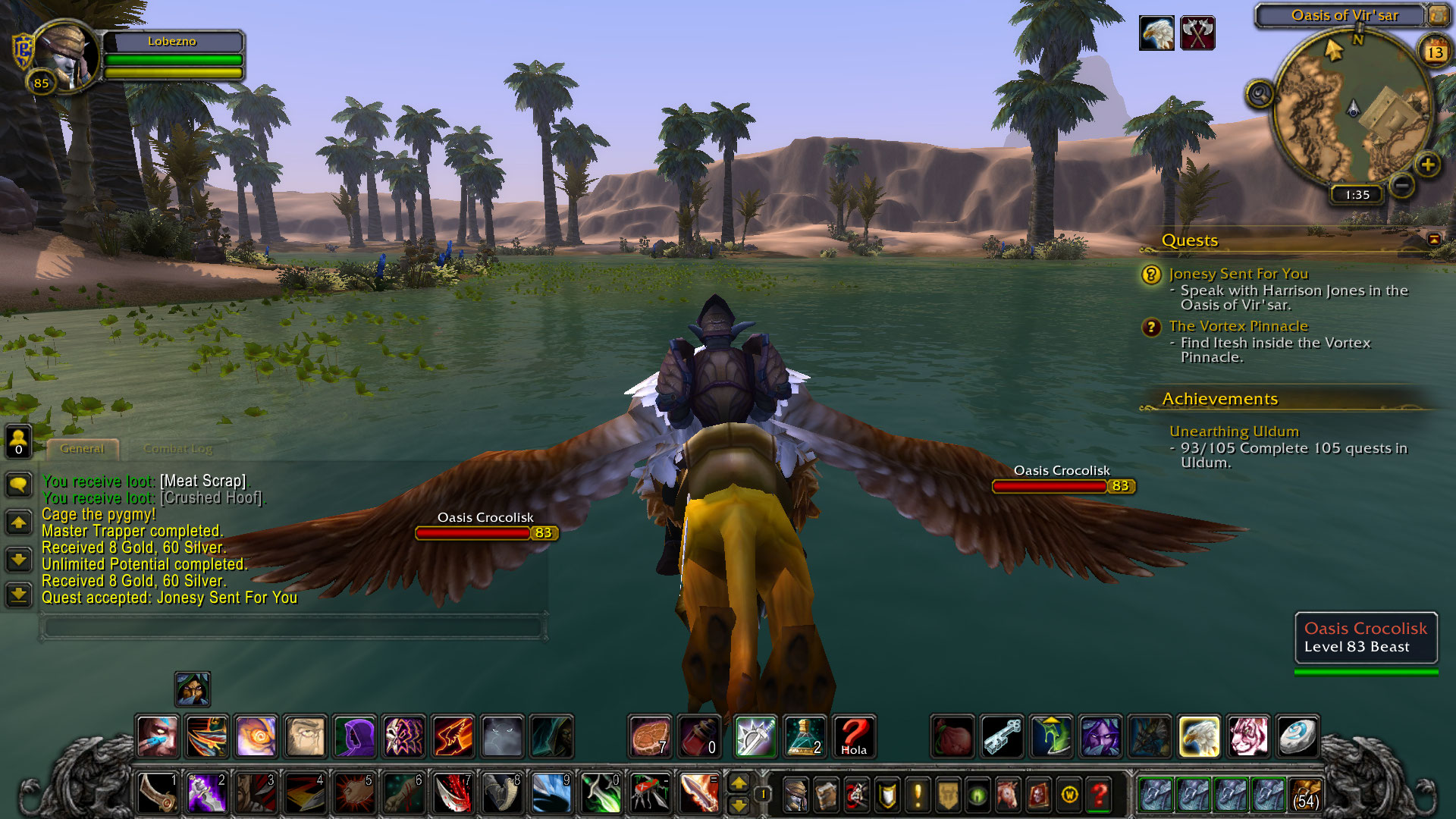
Task: Collapse the quest tracker panel
Action: click(x=1433, y=240)
